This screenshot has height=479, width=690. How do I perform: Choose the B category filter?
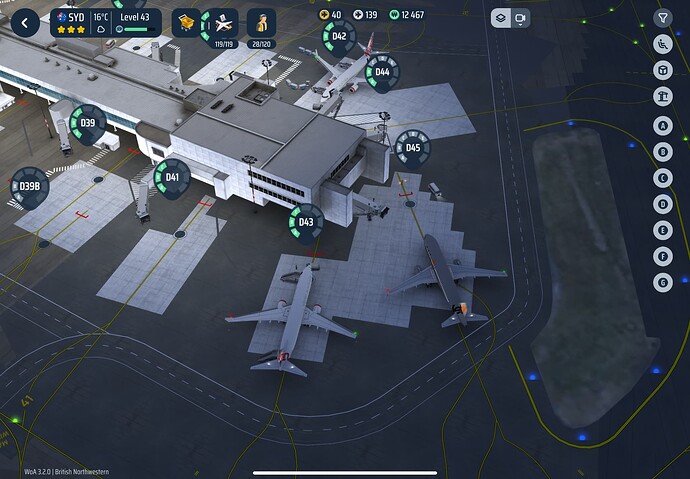pyautogui.click(x=662, y=152)
